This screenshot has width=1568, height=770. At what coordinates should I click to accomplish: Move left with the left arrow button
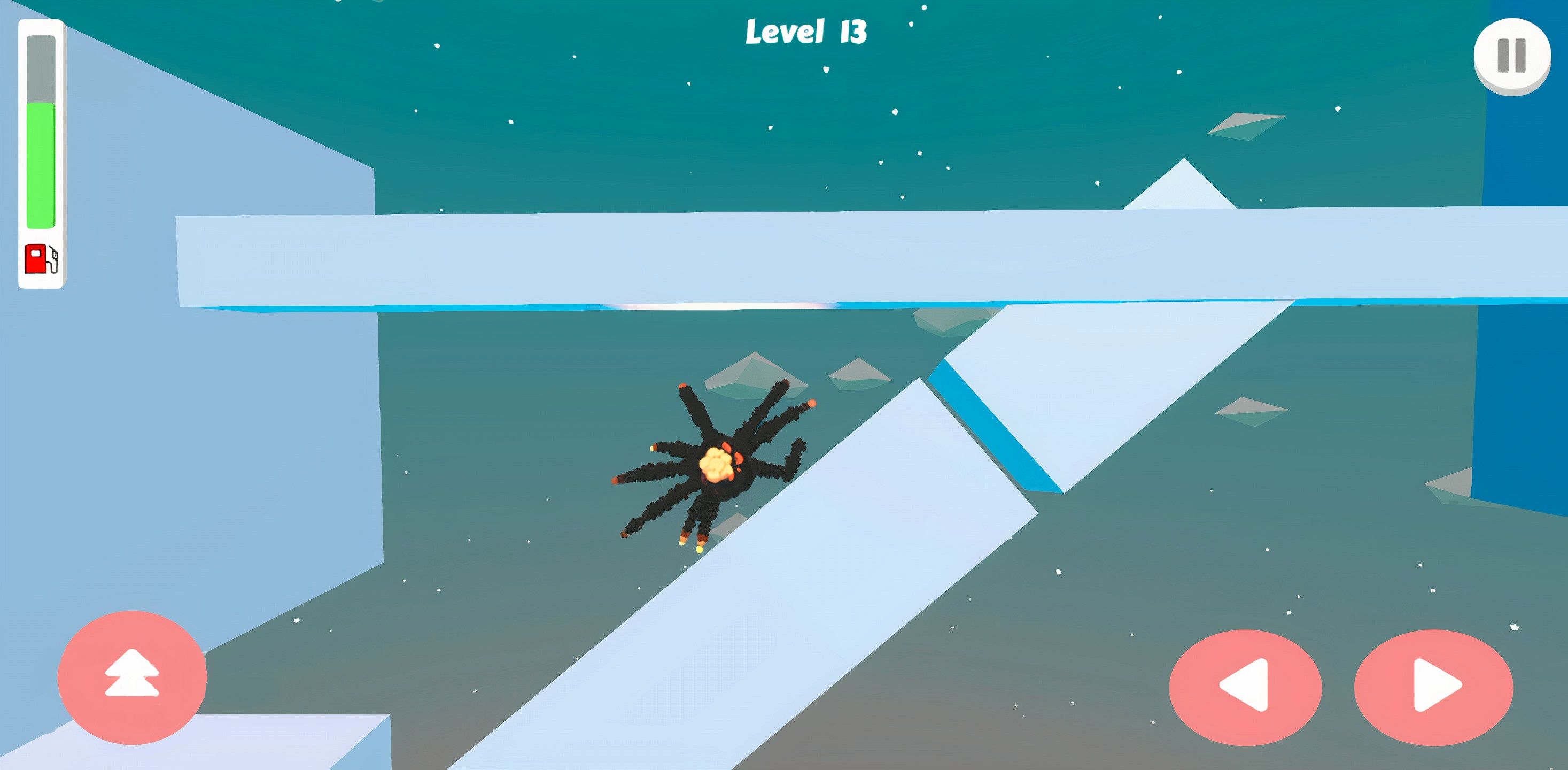(1245, 687)
